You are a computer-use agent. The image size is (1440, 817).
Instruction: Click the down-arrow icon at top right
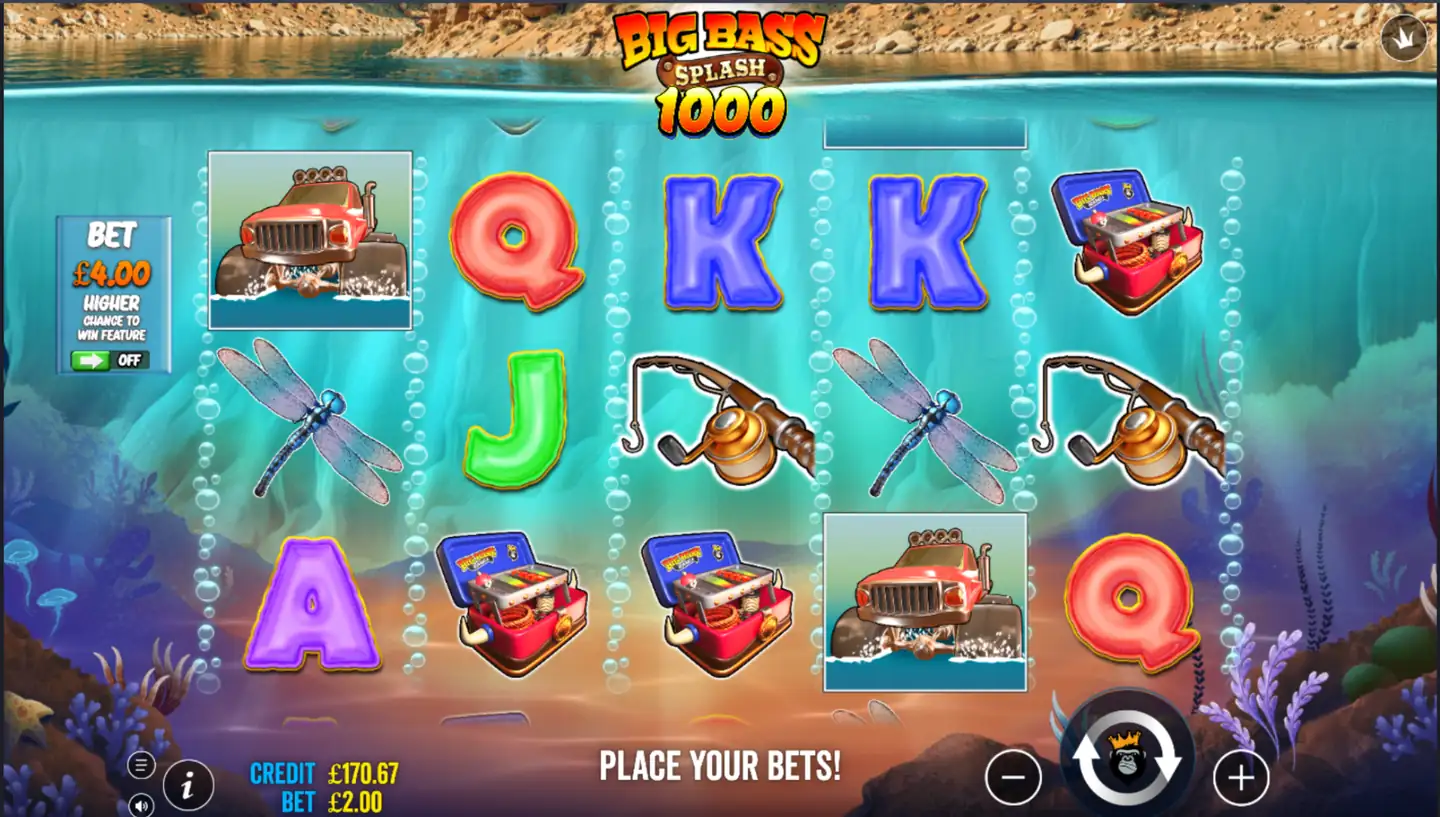1403,37
